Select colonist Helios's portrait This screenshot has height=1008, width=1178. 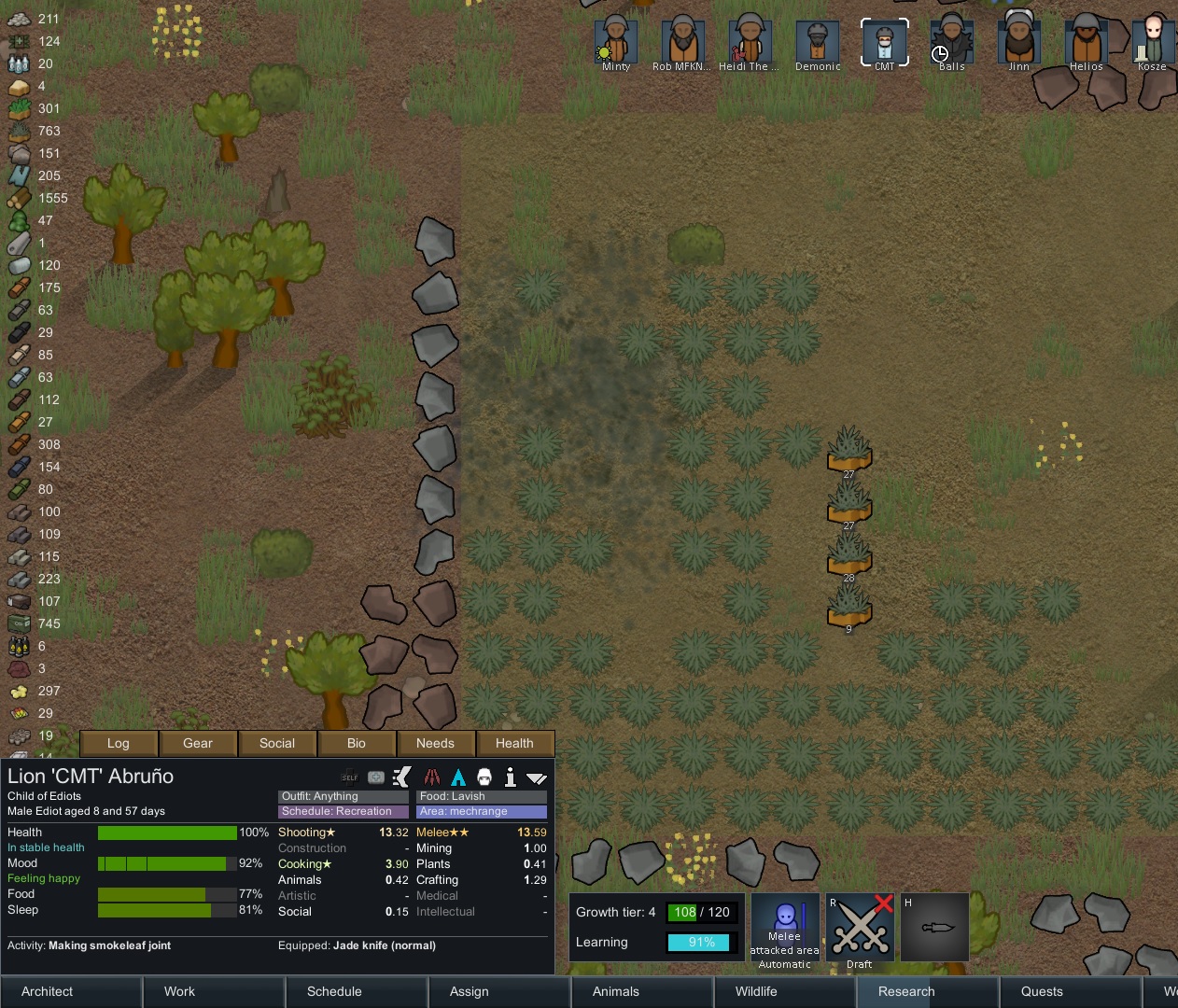tap(1086, 42)
